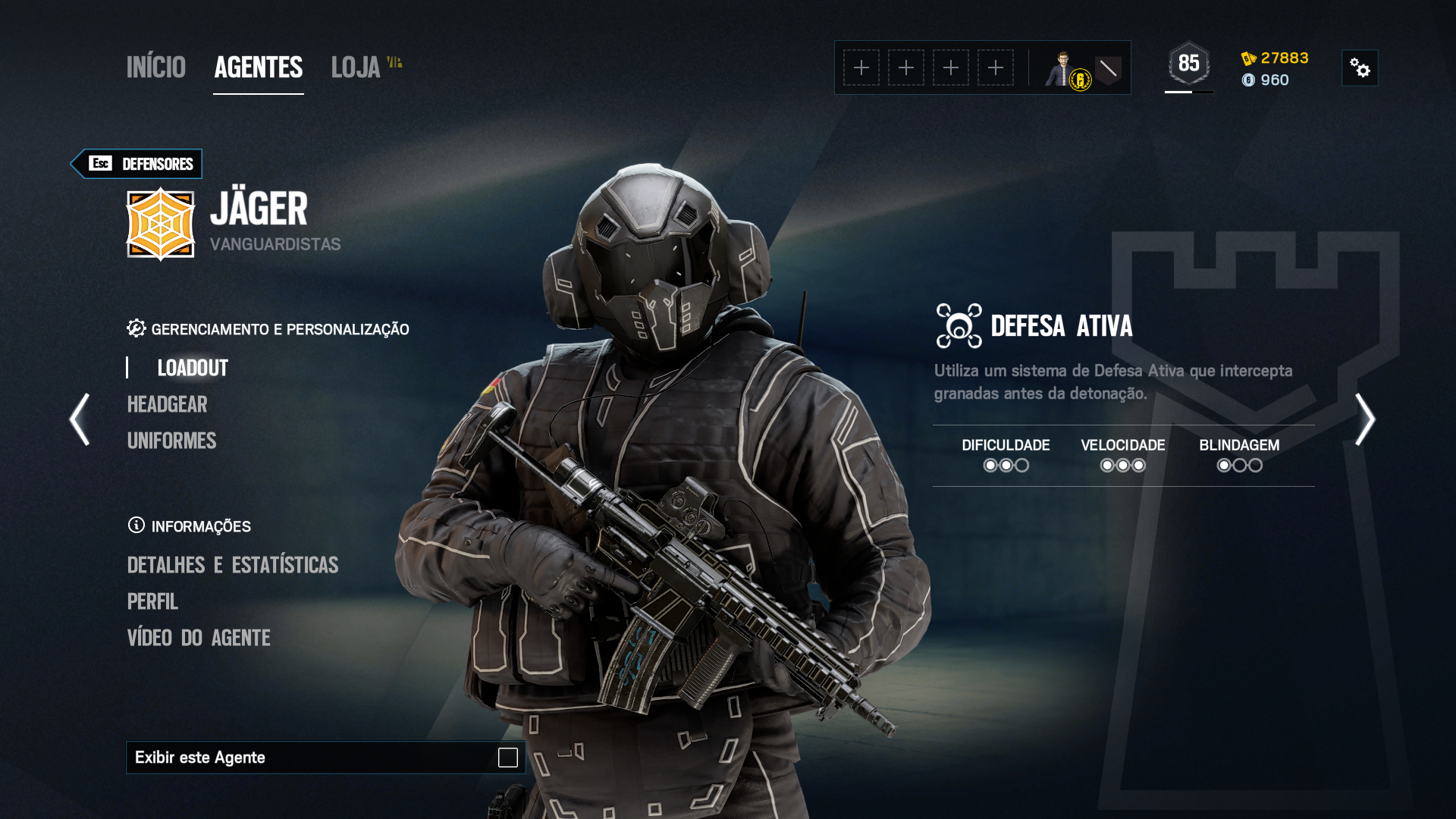
Task: View Detalhes e Estatísticas
Action: click(233, 565)
